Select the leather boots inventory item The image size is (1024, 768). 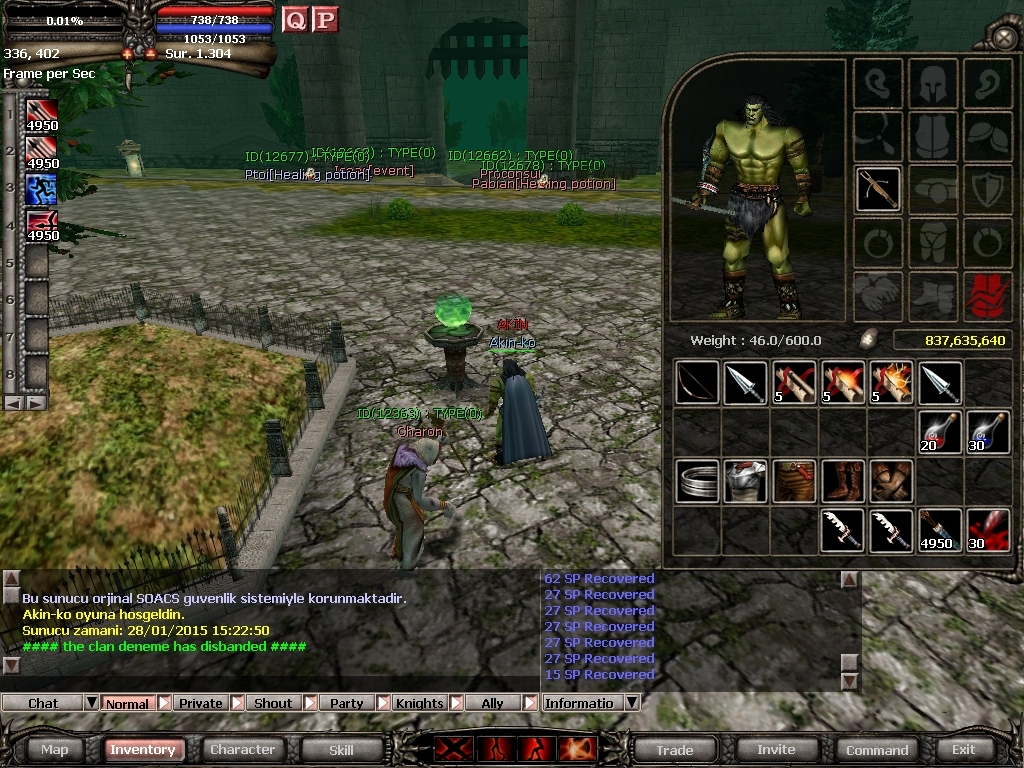pos(842,481)
